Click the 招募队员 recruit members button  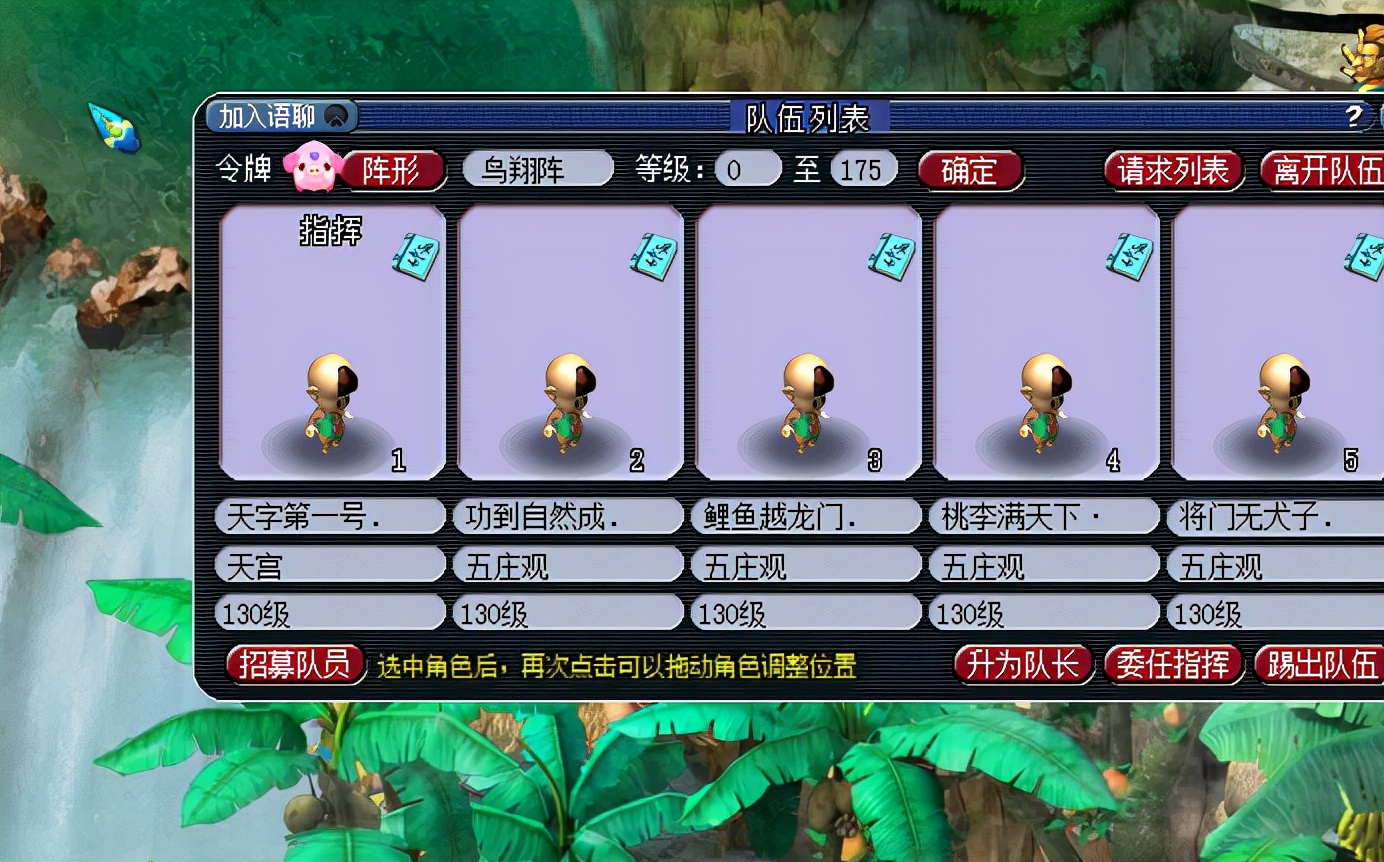[x=295, y=664]
